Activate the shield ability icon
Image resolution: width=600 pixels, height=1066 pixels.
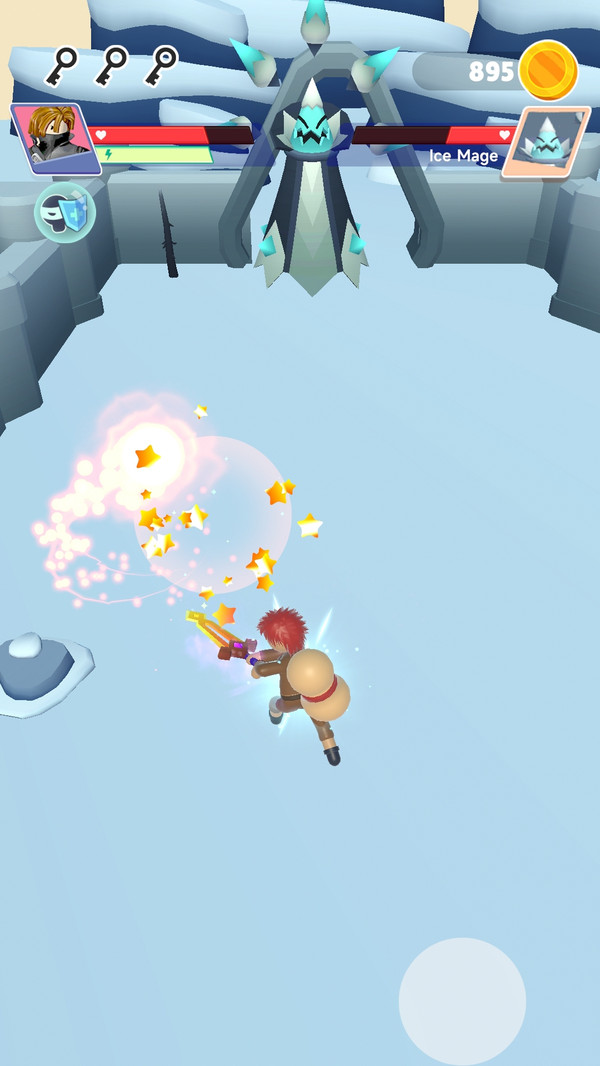pyautogui.click(x=65, y=212)
